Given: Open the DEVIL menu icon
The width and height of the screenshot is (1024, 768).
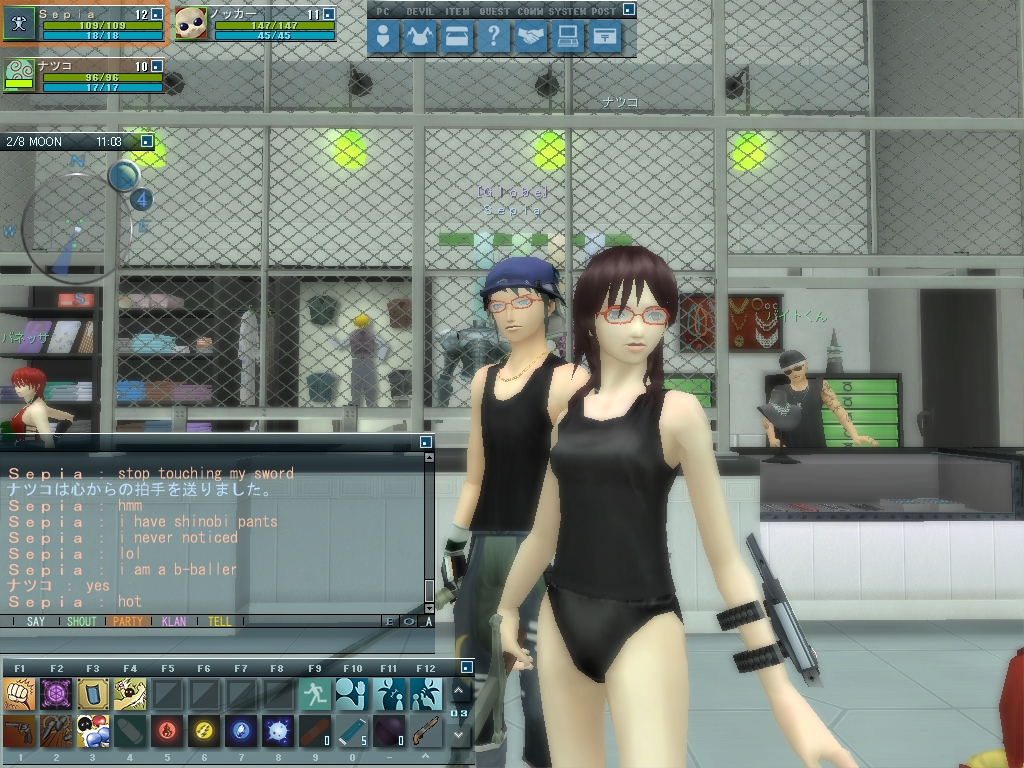Looking at the screenshot, I should click(x=420, y=38).
